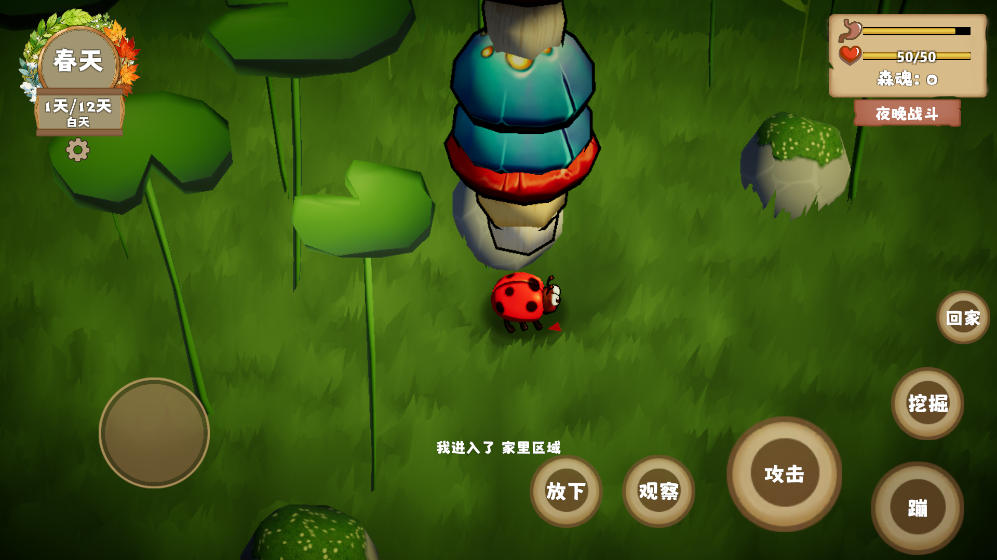
Task: Choose the 观察 observe button
Action: click(658, 491)
